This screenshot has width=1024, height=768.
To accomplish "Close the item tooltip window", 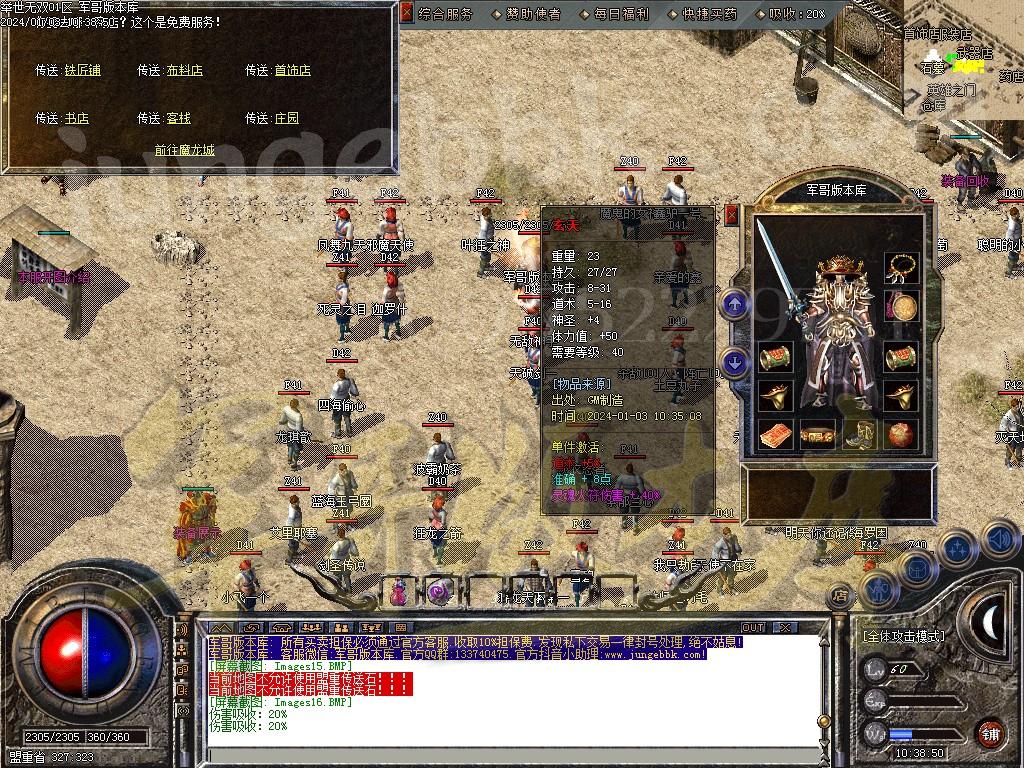I will [x=732, y=214].
